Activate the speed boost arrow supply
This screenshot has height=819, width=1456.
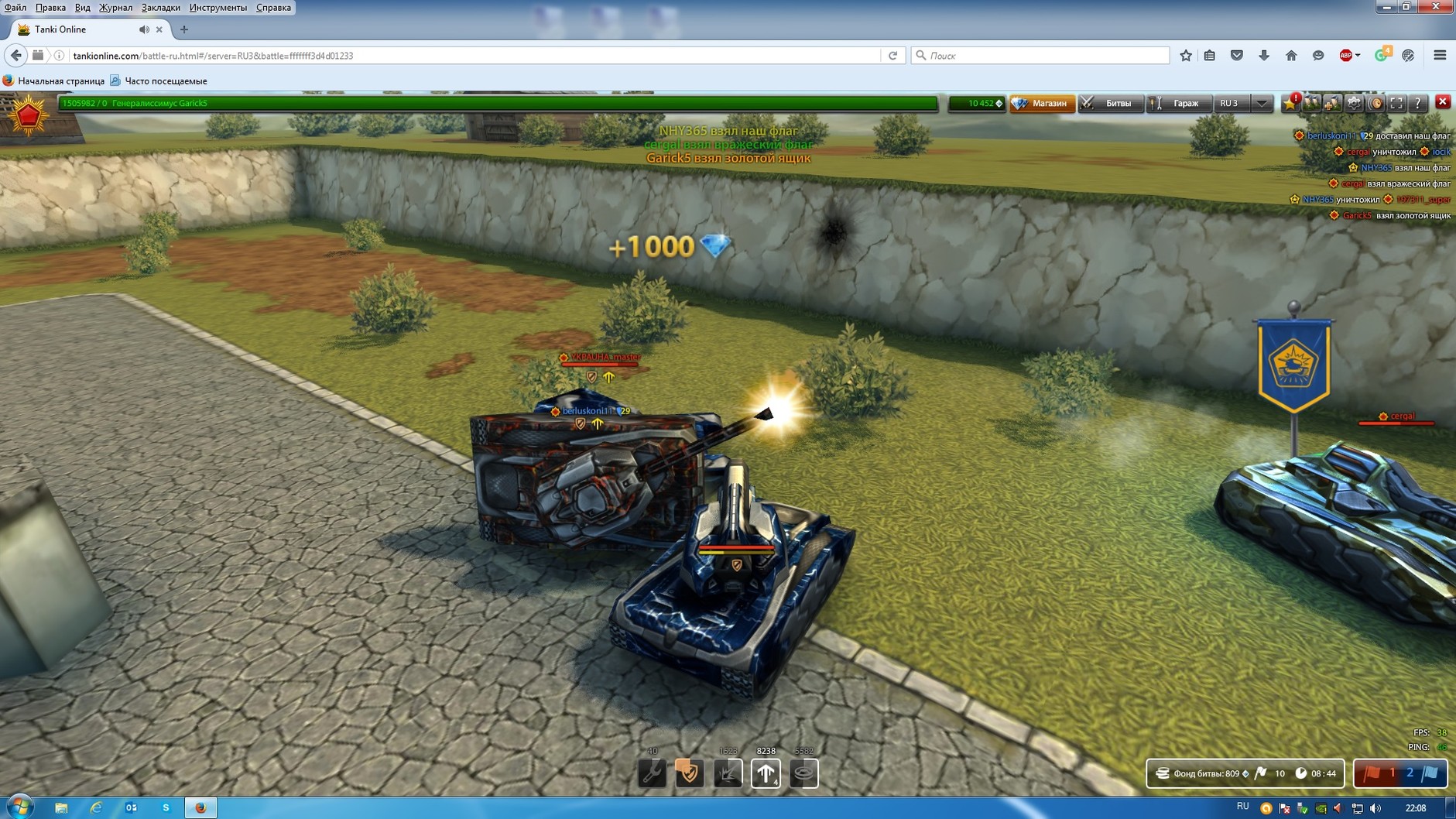click(766, 773)
